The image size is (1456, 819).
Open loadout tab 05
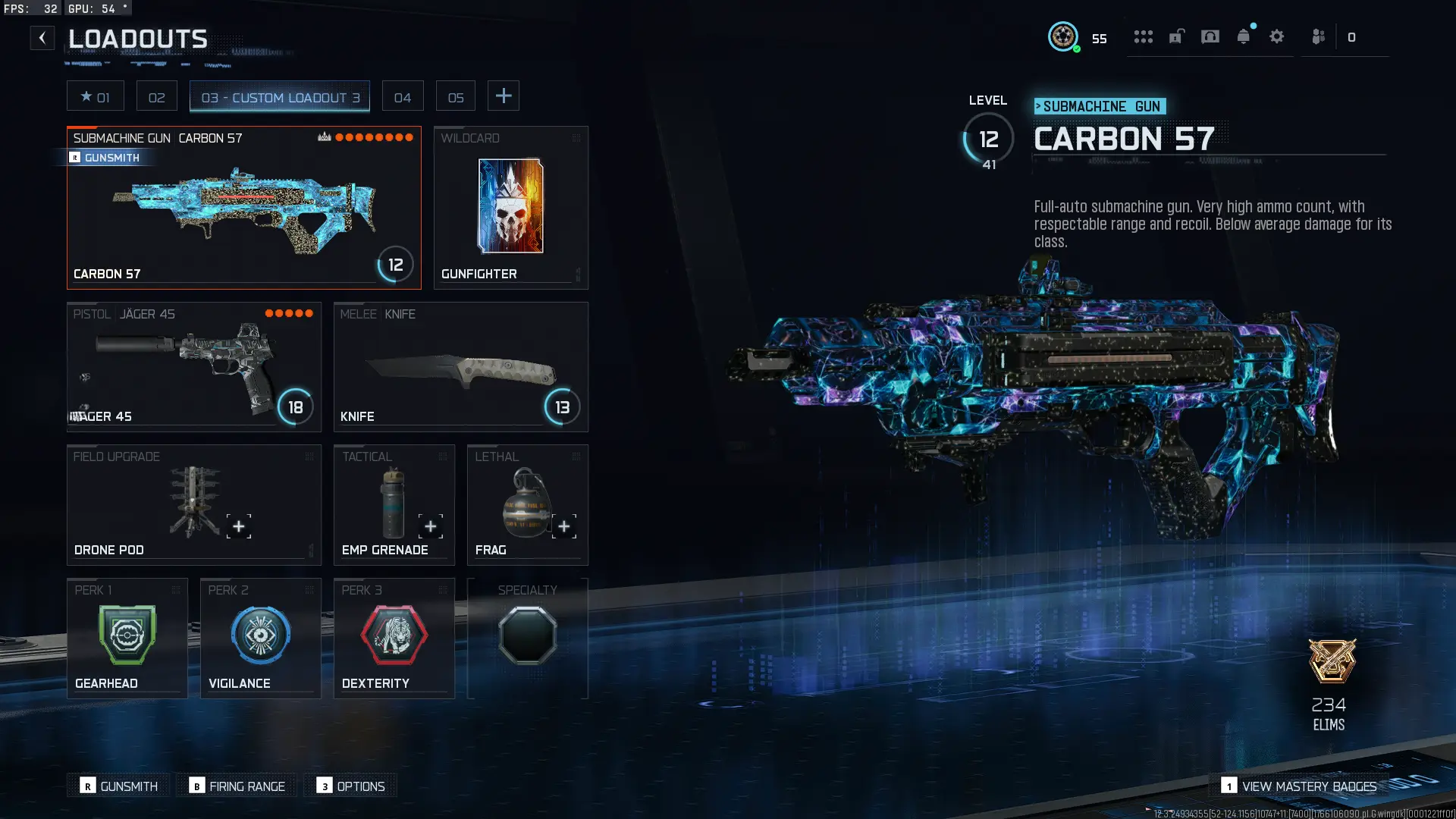(x=455, y=96)
